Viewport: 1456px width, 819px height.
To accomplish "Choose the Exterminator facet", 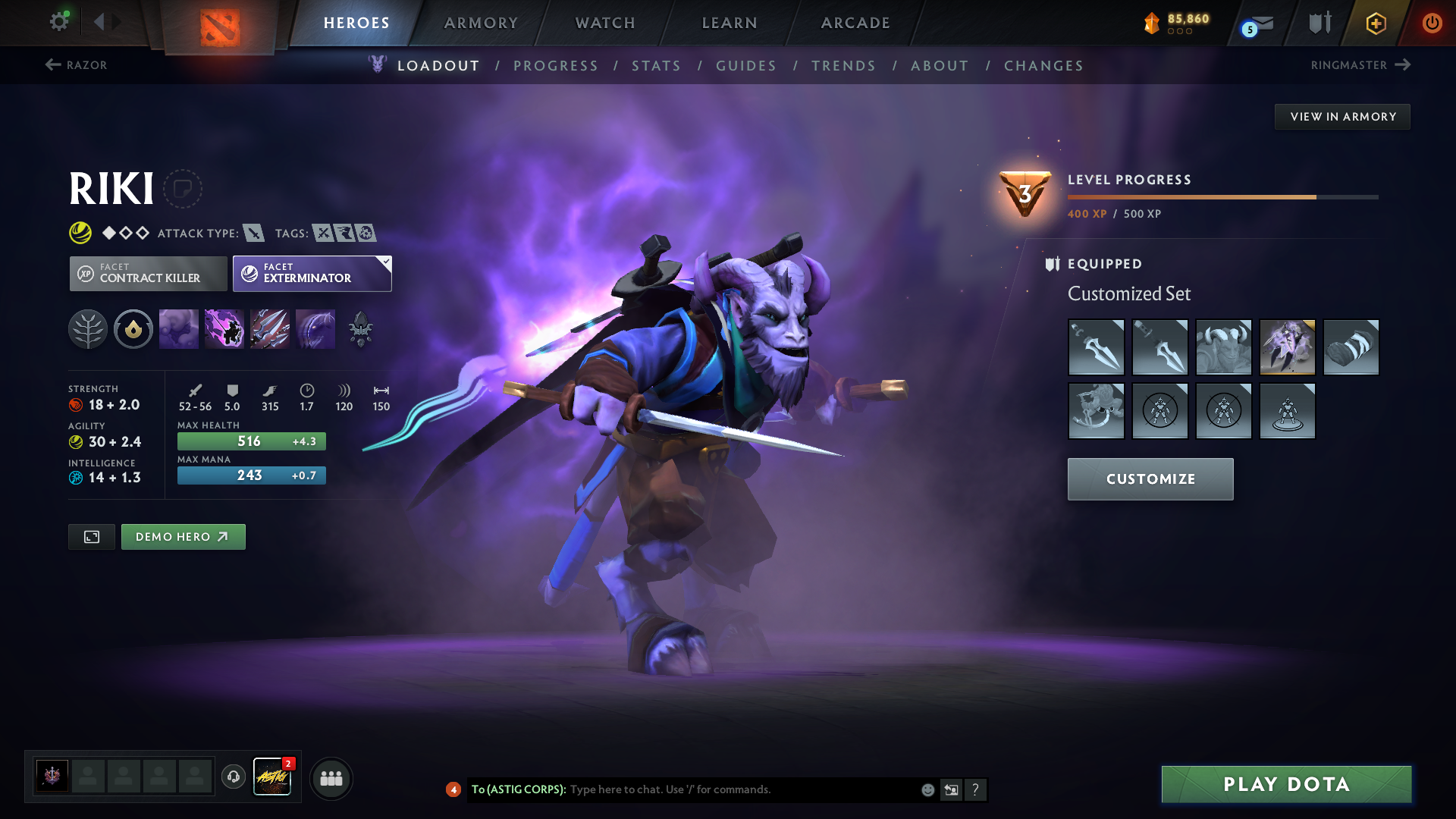I will (x=312, y=273).
